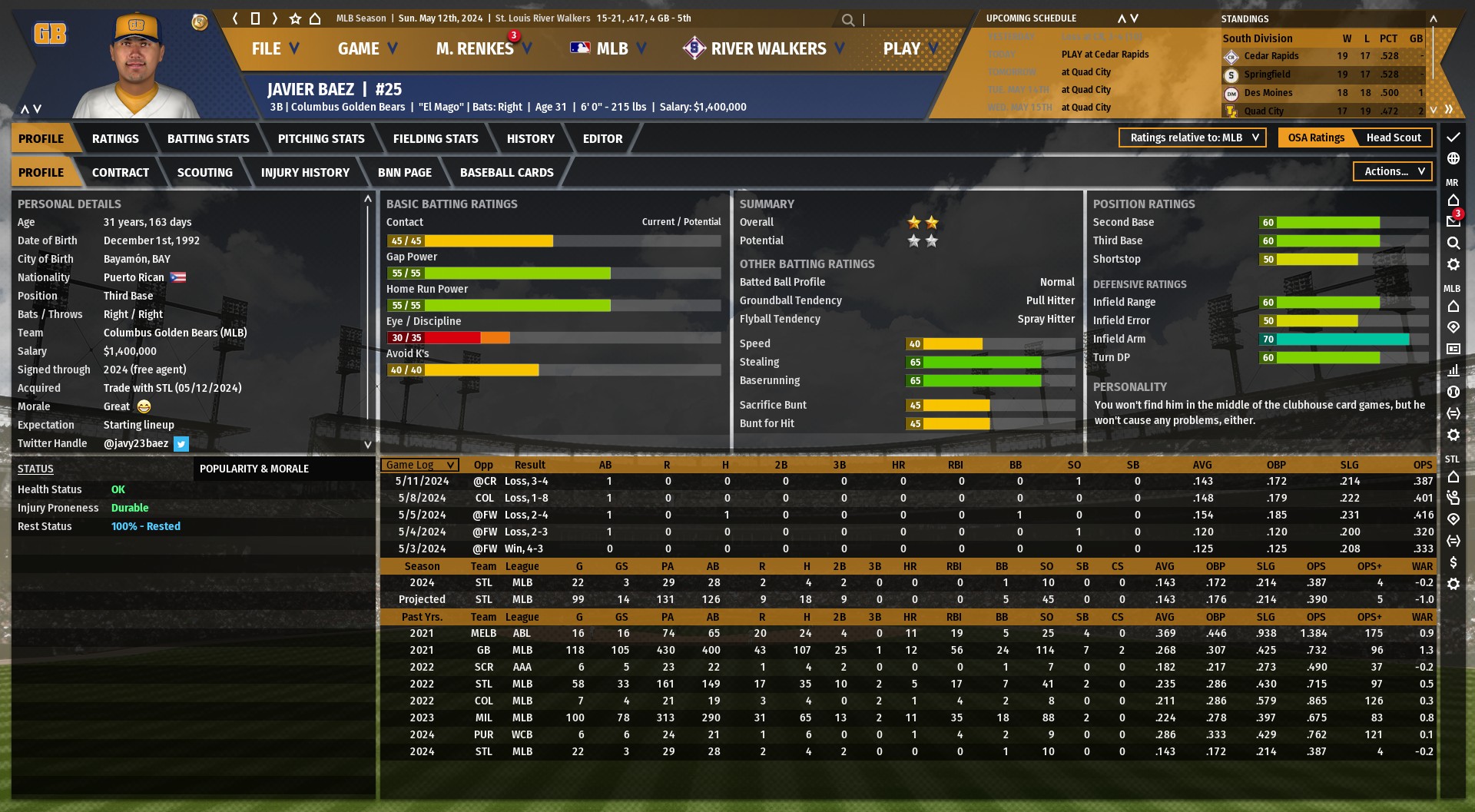Open the Ratings relative to MLB dropdown
Image resolution: width=1475 pixels, height=812 pixels.
[1192, 138]
